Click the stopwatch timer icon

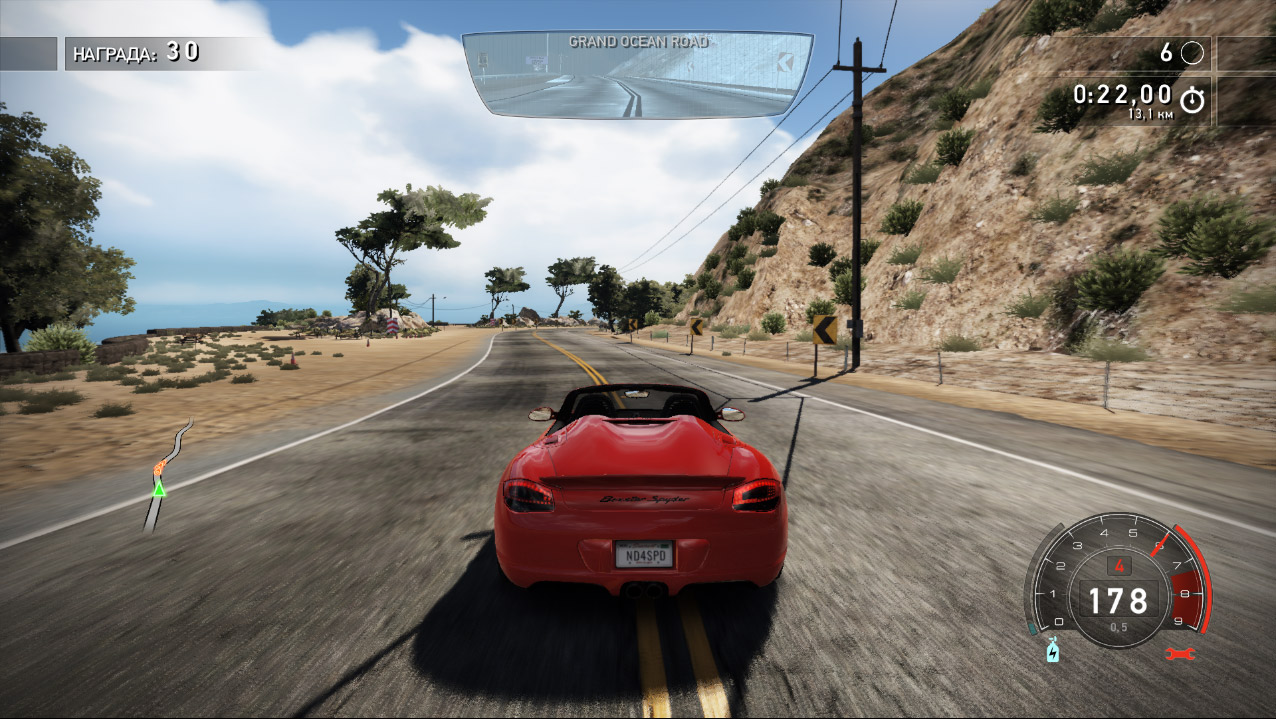(x=1192, y=99)
